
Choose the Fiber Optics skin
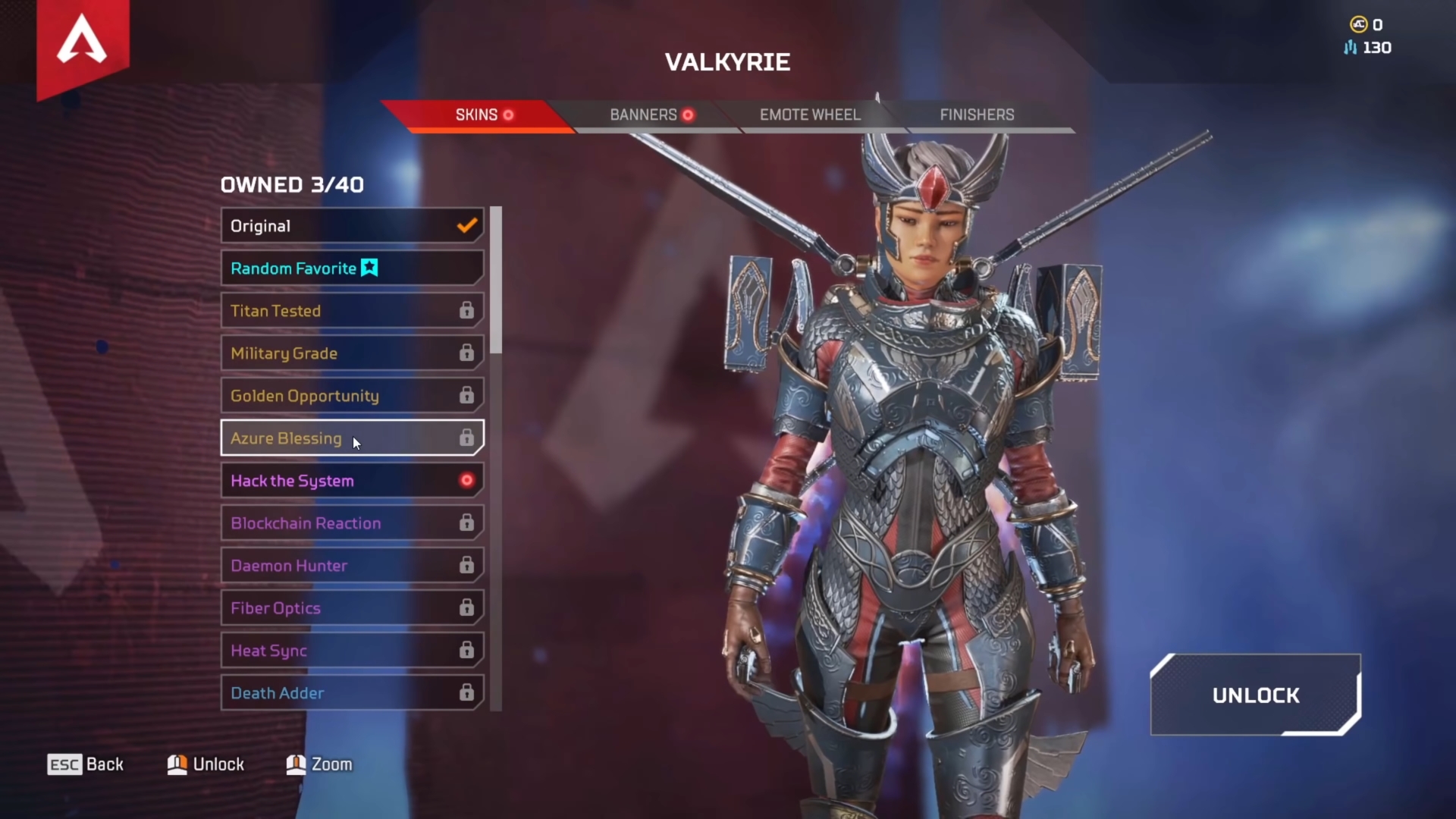(x=352, y=608)
